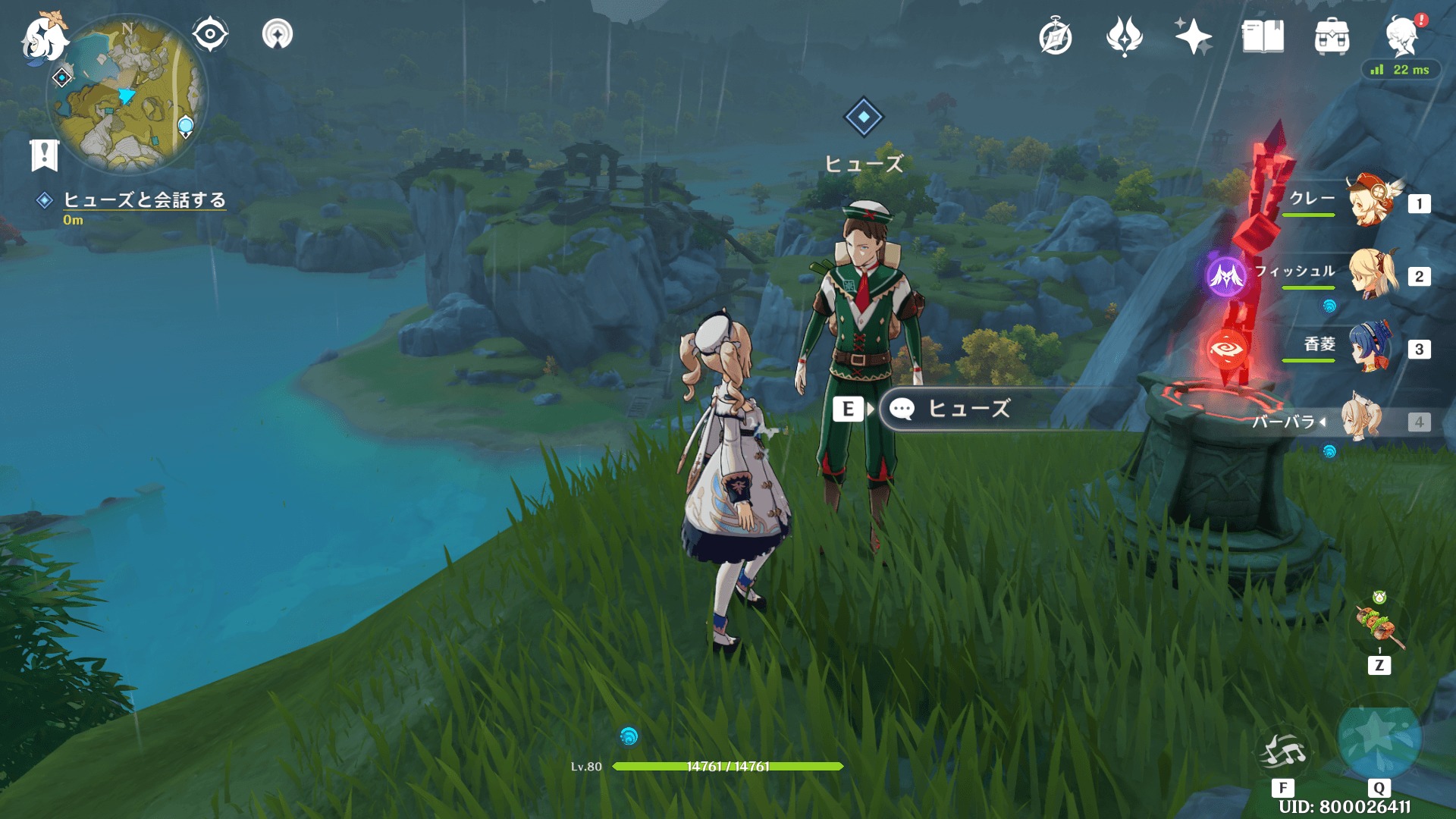Toggle elemental sight eye icon
Viewport: 1456px width, 819px height.
click(209, 34)
